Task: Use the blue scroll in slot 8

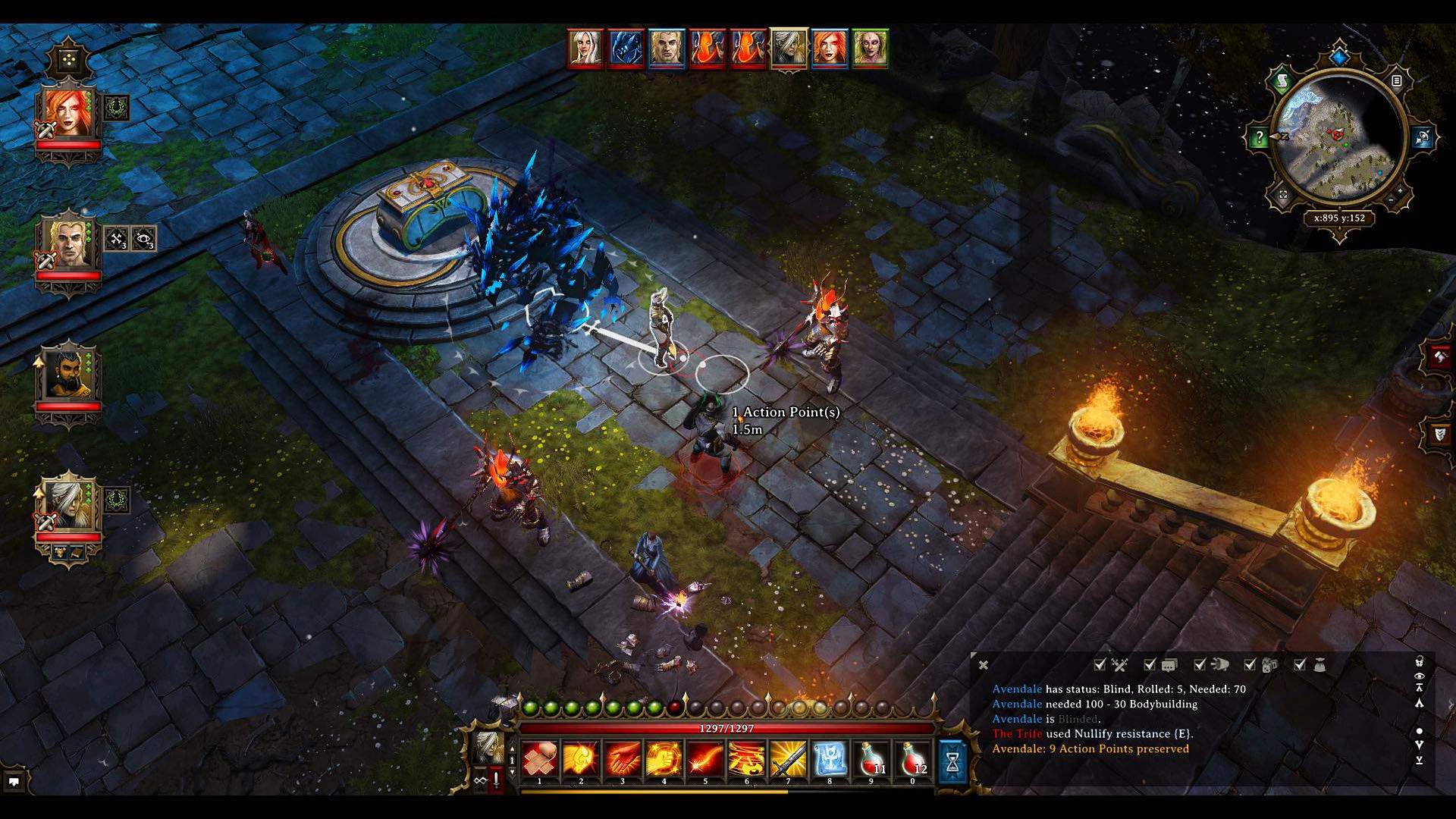Action: click(830, 759)
